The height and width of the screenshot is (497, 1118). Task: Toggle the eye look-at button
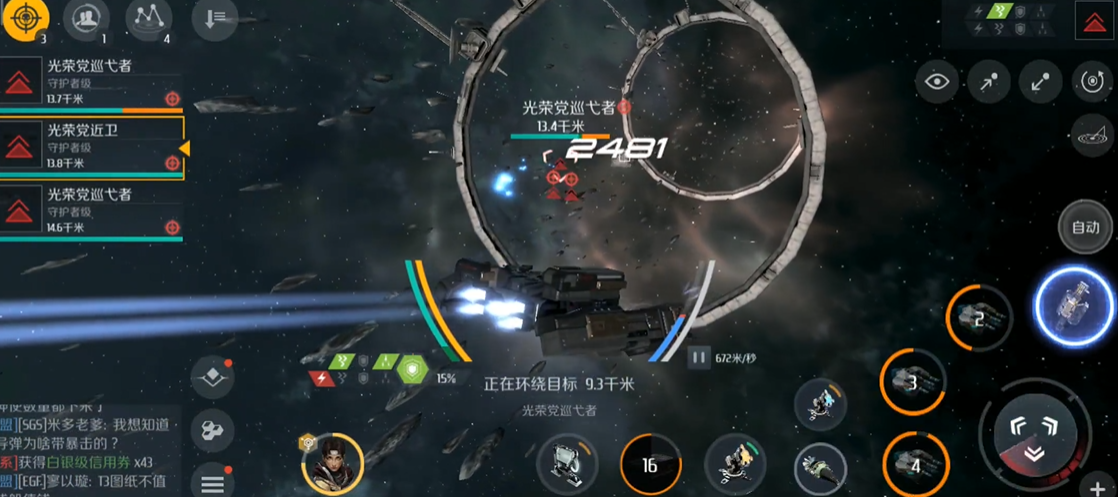[x=936, y=82]
